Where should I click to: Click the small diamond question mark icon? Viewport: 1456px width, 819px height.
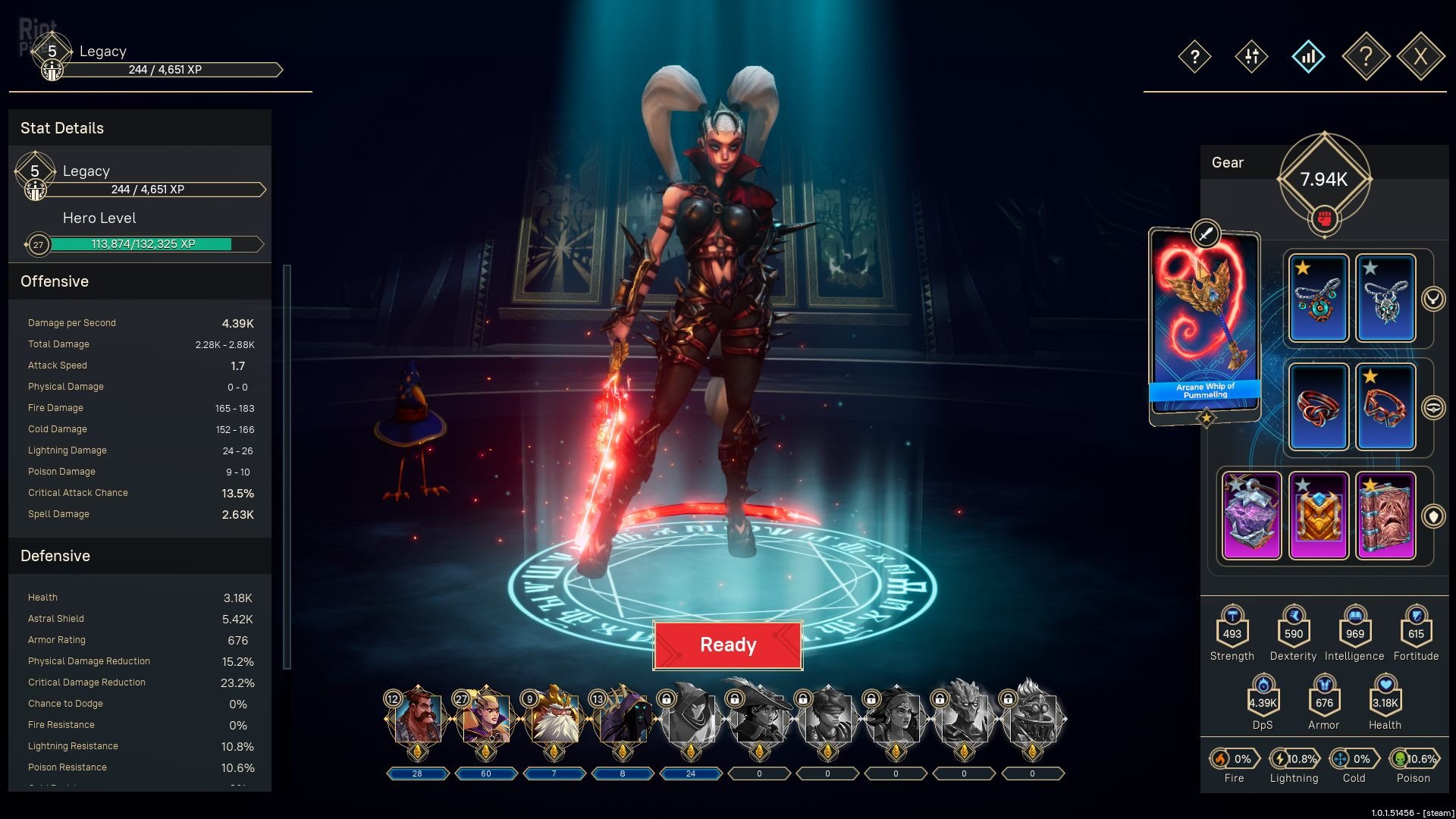point(1194,56)
